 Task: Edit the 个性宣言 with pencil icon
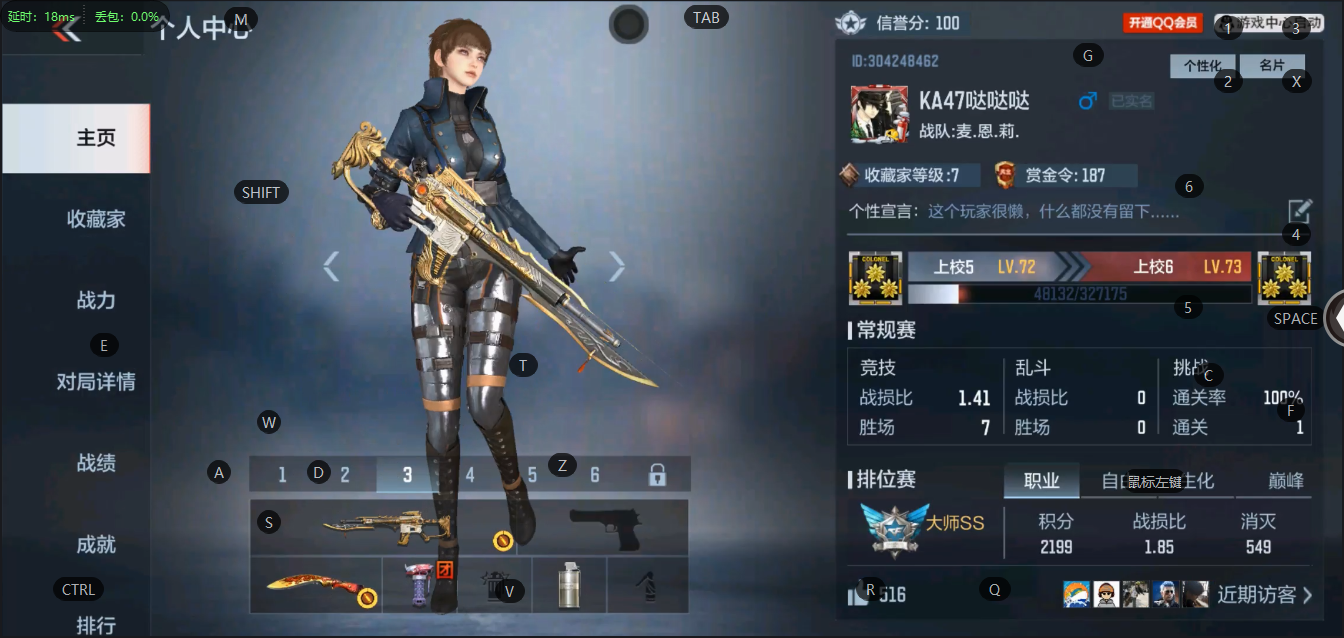click(x=1299, y=211)
